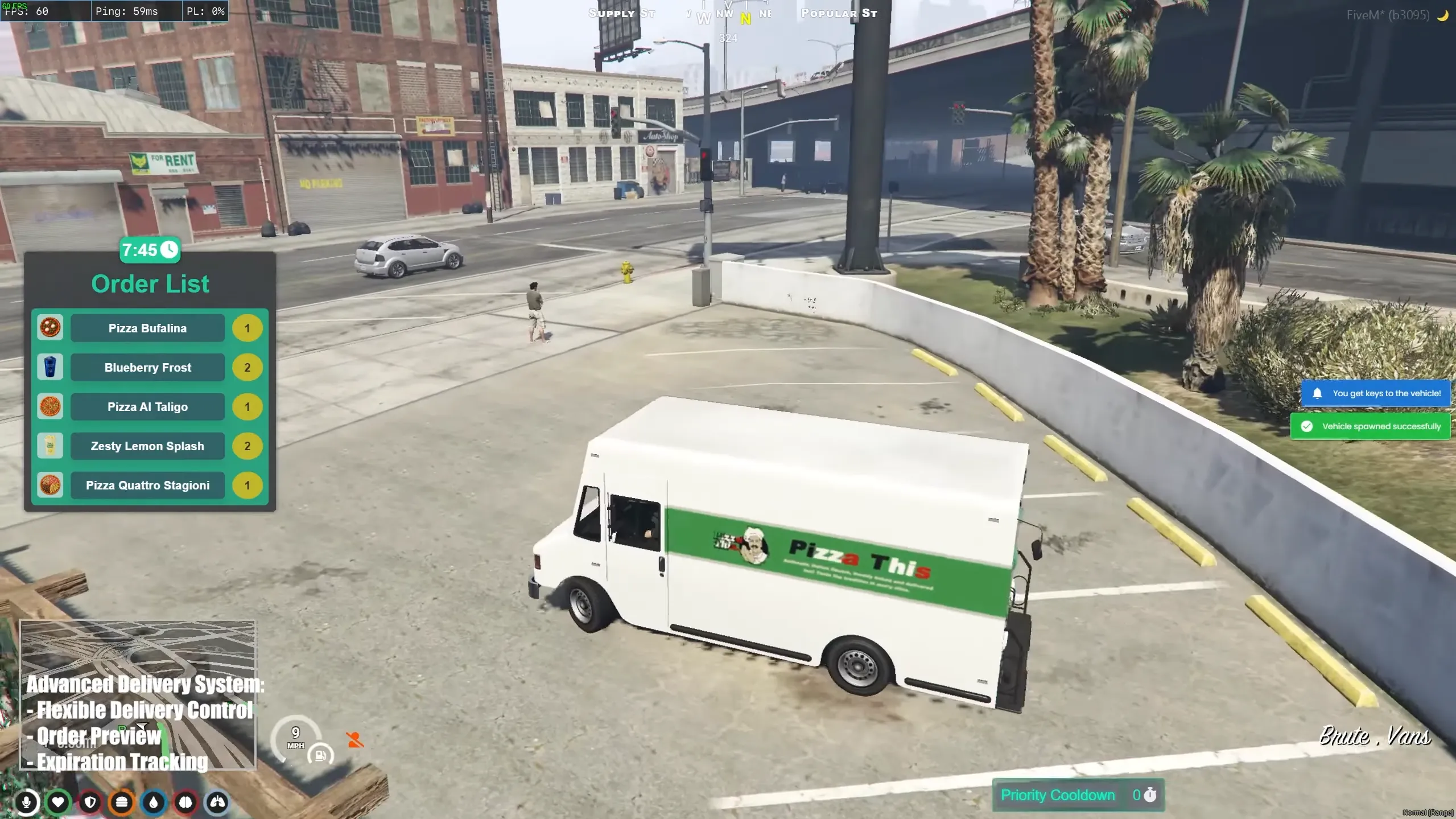Click the Priority Cooldown button
The height and width of the screenshot is (819, 1456).
pyautogui.click(x=1077, y=795)
